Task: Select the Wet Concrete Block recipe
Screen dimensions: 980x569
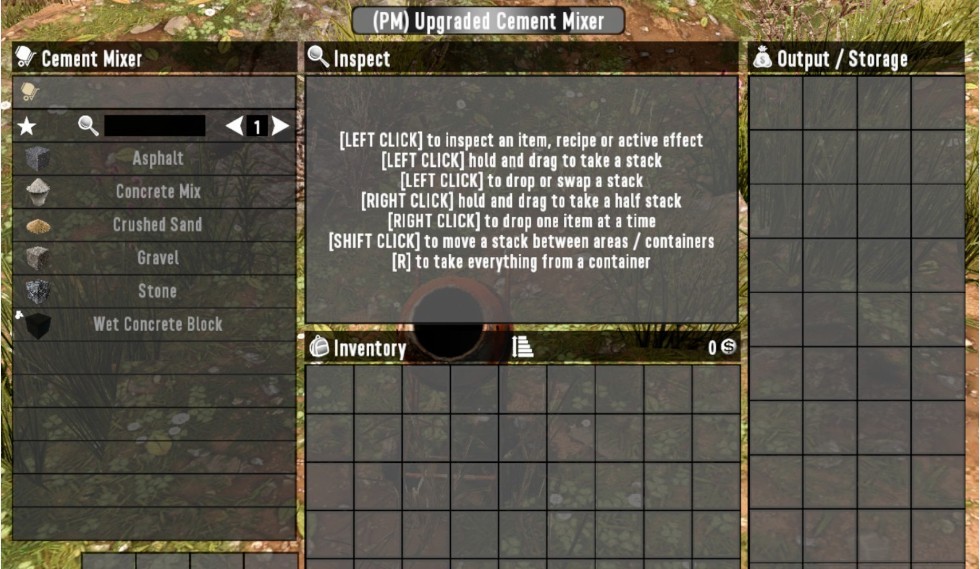Action: (157, 324)
